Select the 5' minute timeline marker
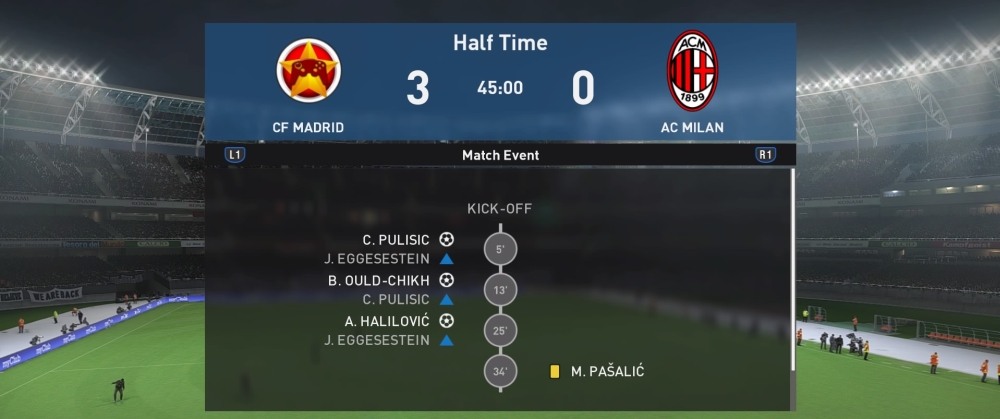Viewport: 1000px width, 419px height. coord(500,249)
